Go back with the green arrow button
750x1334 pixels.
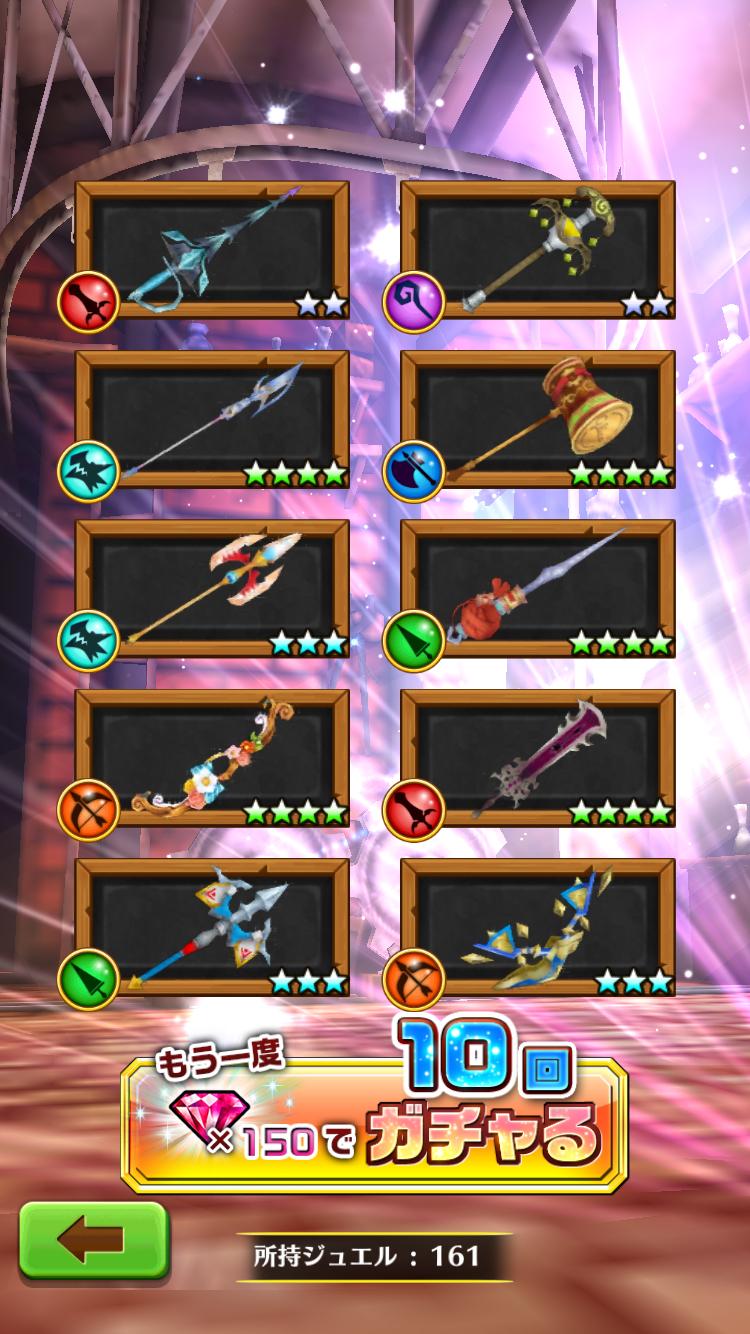click(93, 1240)
